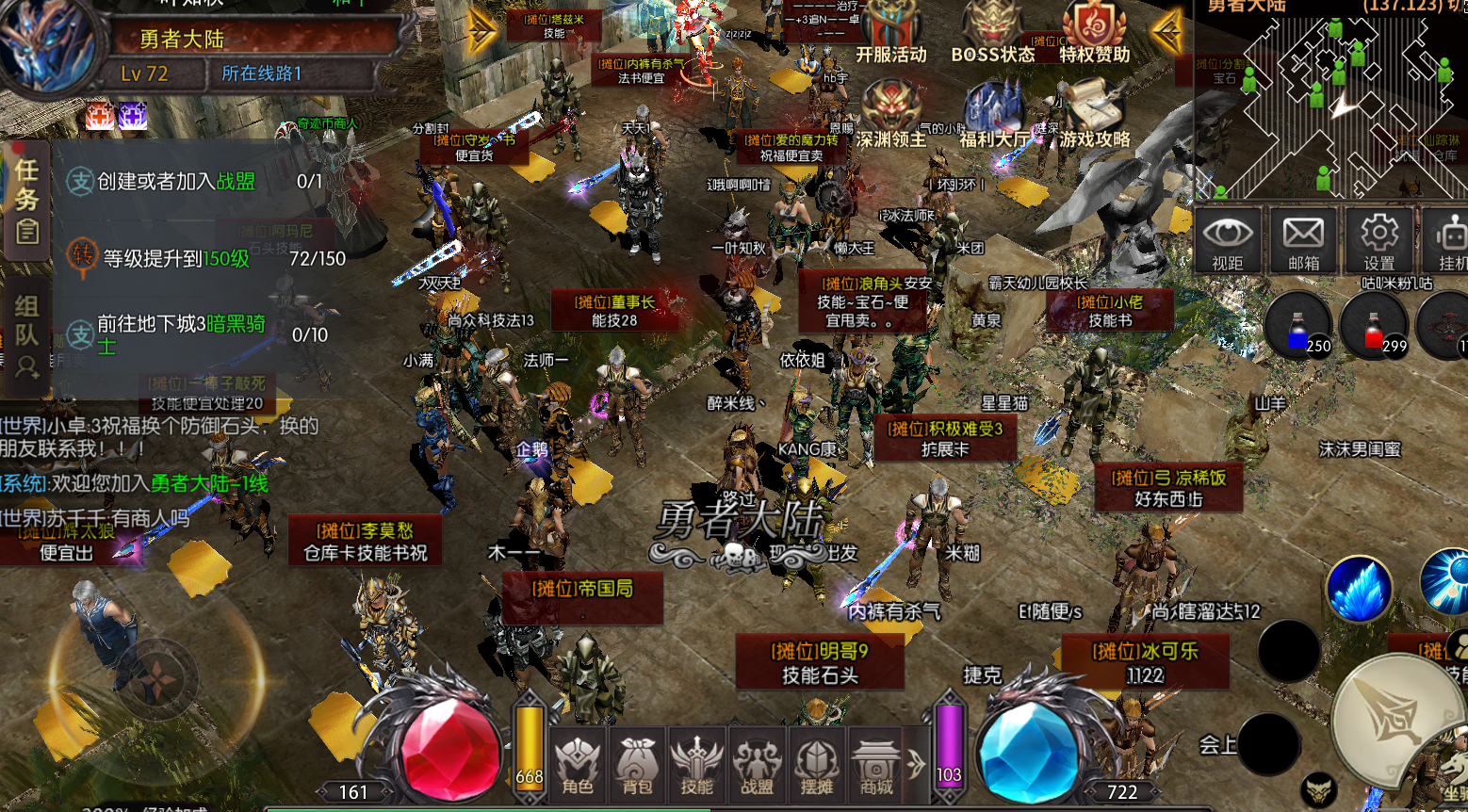Open the 背包 bag inventory
Viewport: 1468px width, 812px height.
[637, 765]
